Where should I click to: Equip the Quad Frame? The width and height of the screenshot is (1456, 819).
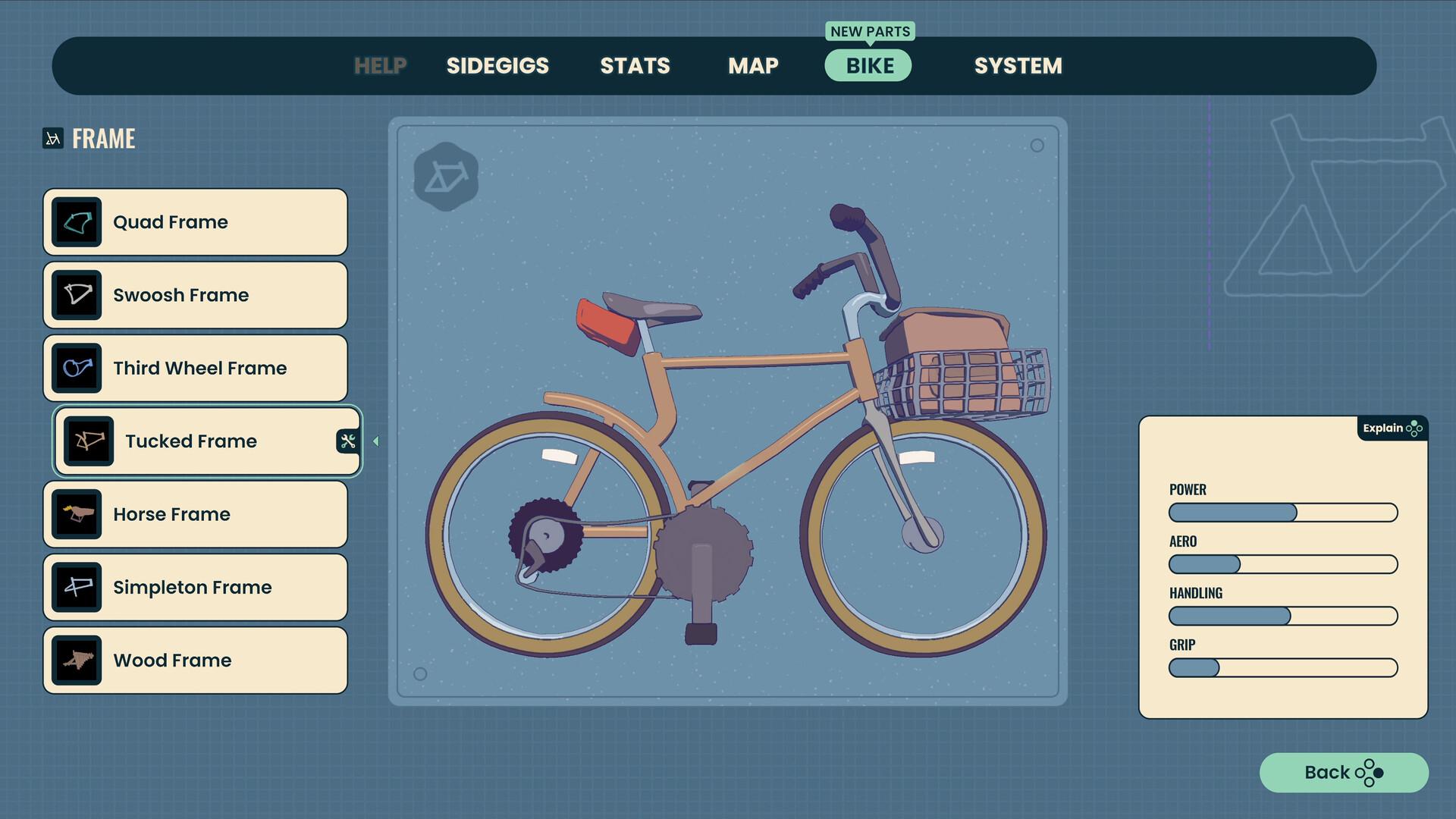[195, 221]
